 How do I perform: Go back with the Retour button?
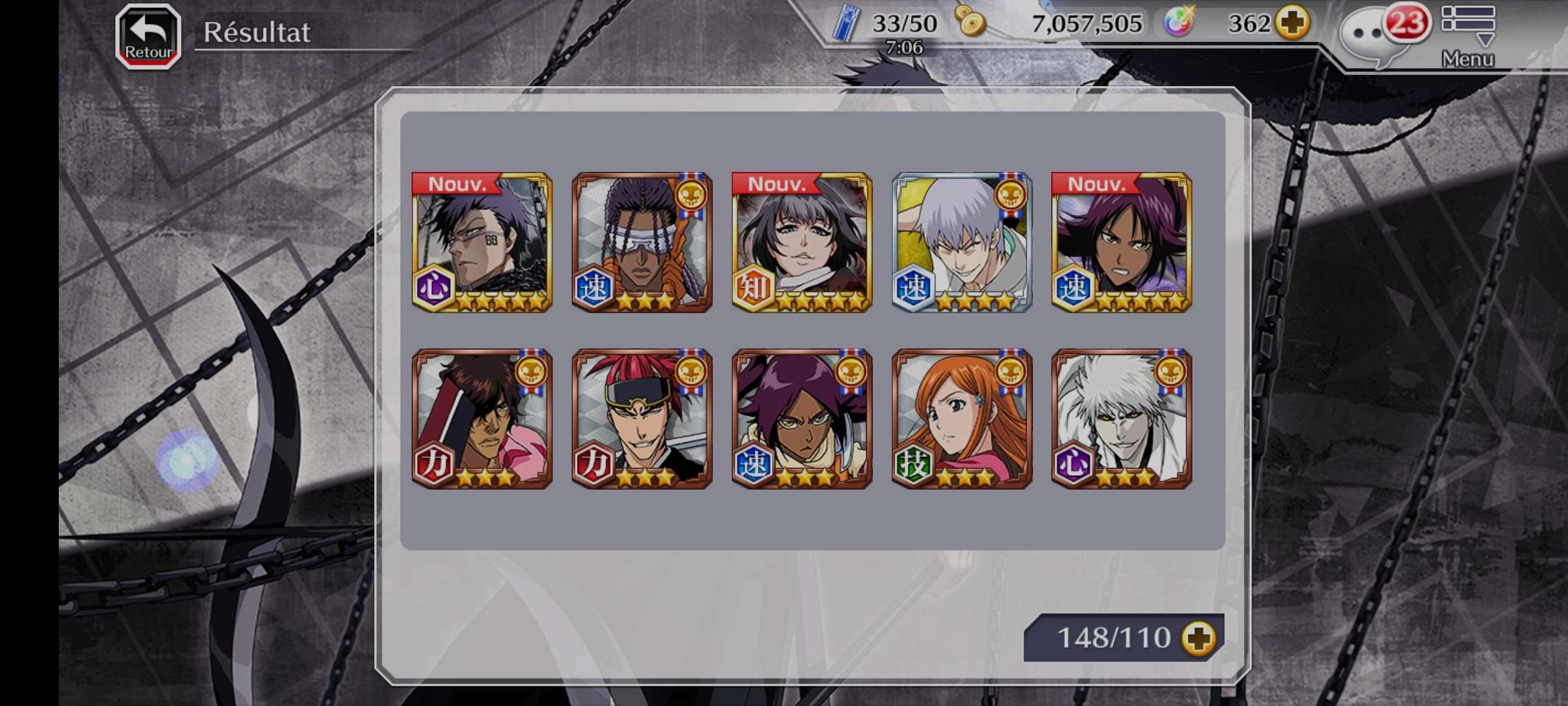(x=148, y=37)
